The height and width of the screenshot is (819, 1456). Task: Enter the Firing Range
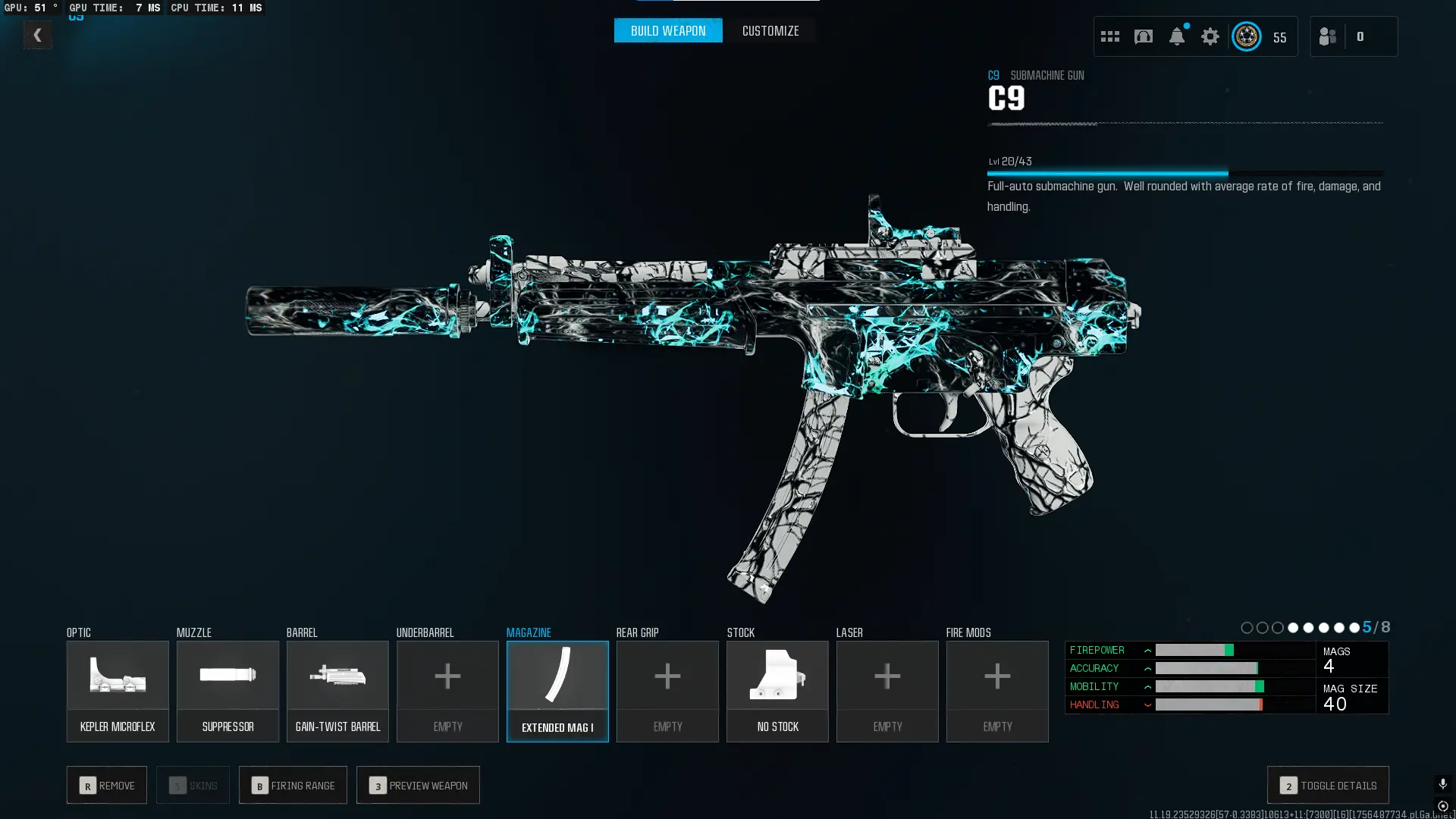point(293,785)
